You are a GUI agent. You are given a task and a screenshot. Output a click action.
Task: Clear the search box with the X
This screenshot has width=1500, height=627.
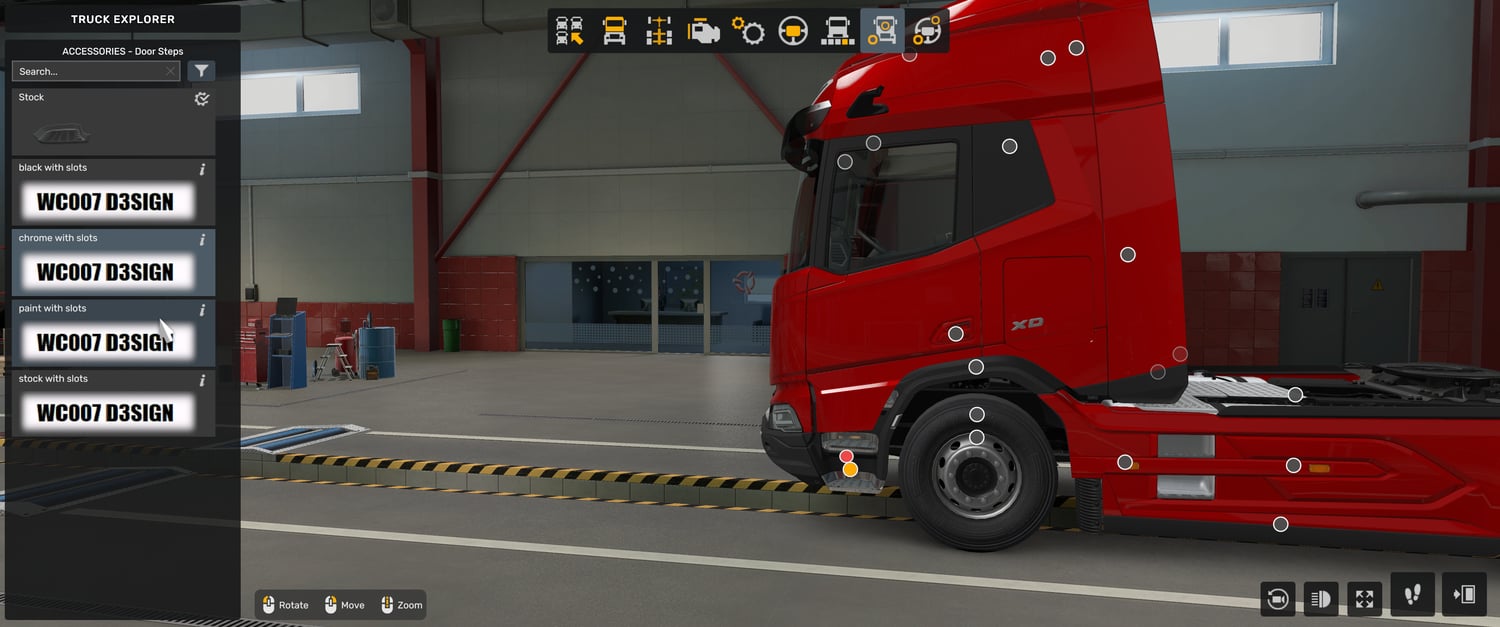tap(171, 71)
